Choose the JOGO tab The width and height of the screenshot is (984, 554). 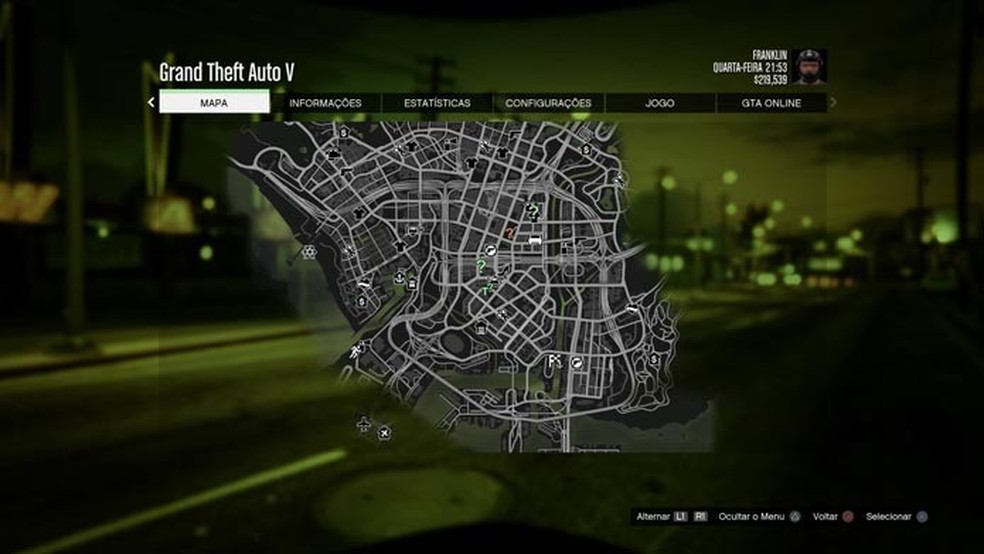tap(660, 102)
